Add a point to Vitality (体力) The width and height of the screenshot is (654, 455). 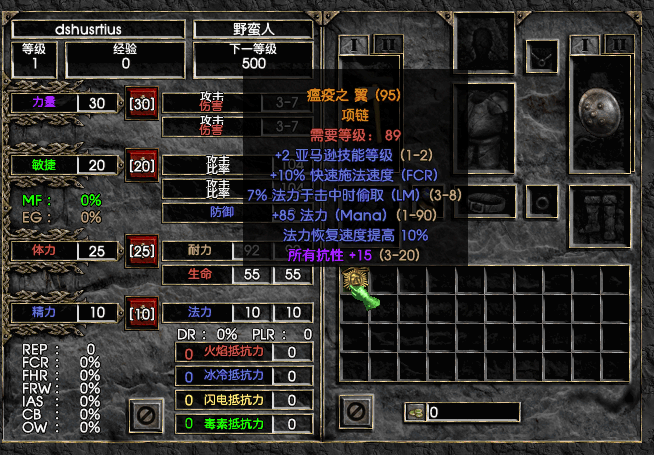tap(141, 250)
